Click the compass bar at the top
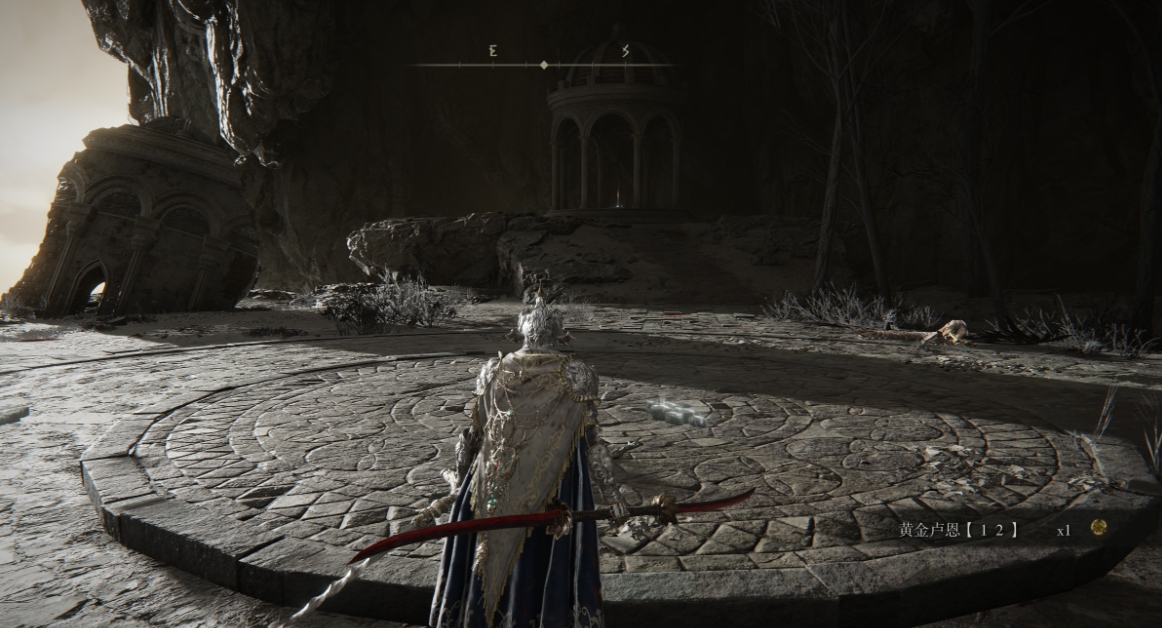1162x628 pixels. coord(544,65)
